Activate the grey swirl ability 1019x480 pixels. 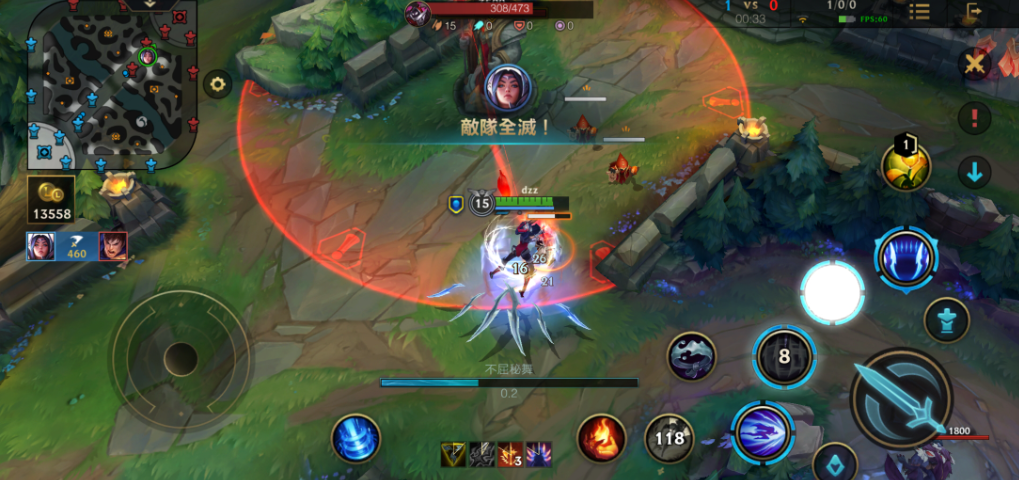[692, 357]
